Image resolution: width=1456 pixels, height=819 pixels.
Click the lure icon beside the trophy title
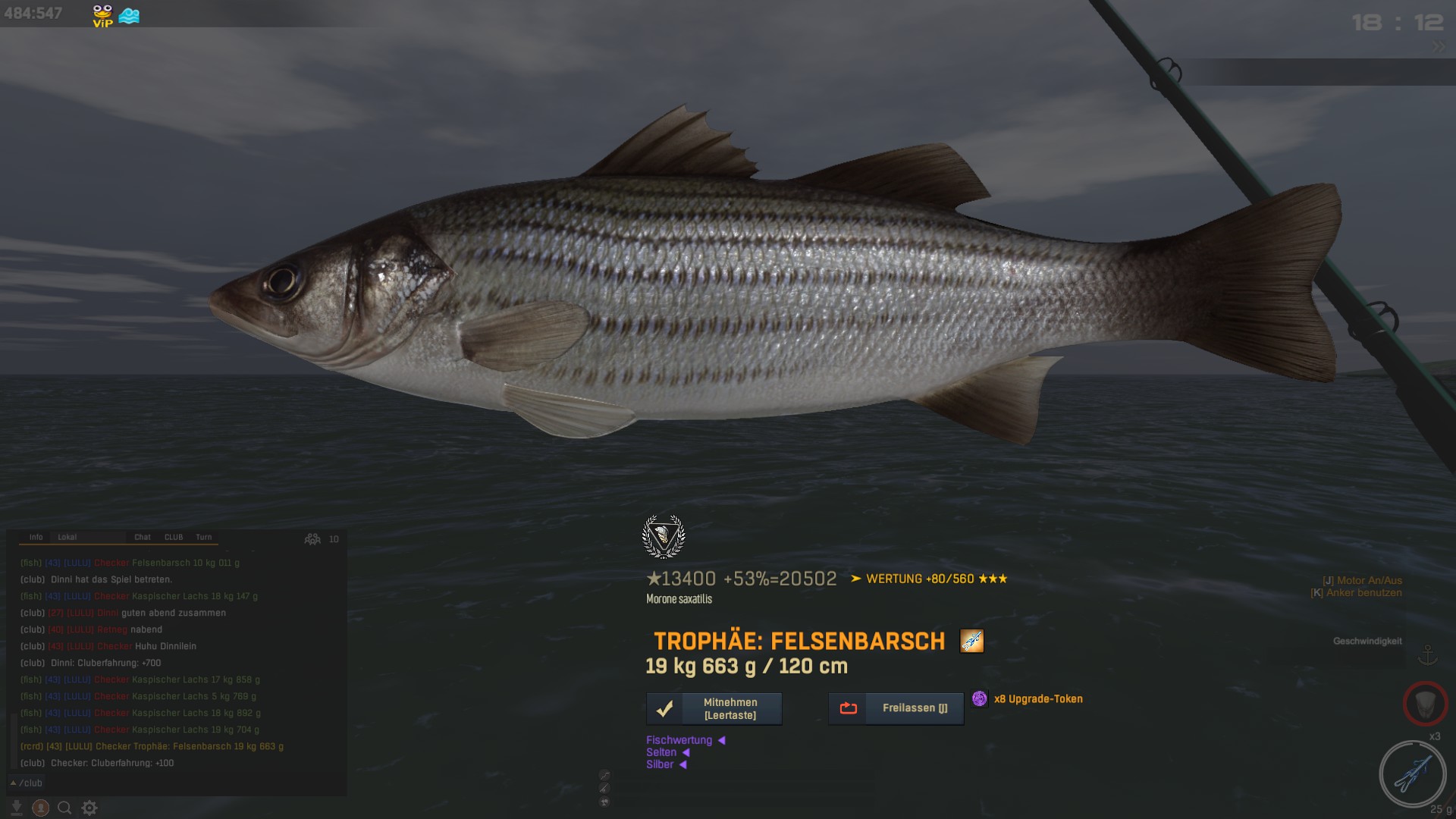(x=971, y=641)
